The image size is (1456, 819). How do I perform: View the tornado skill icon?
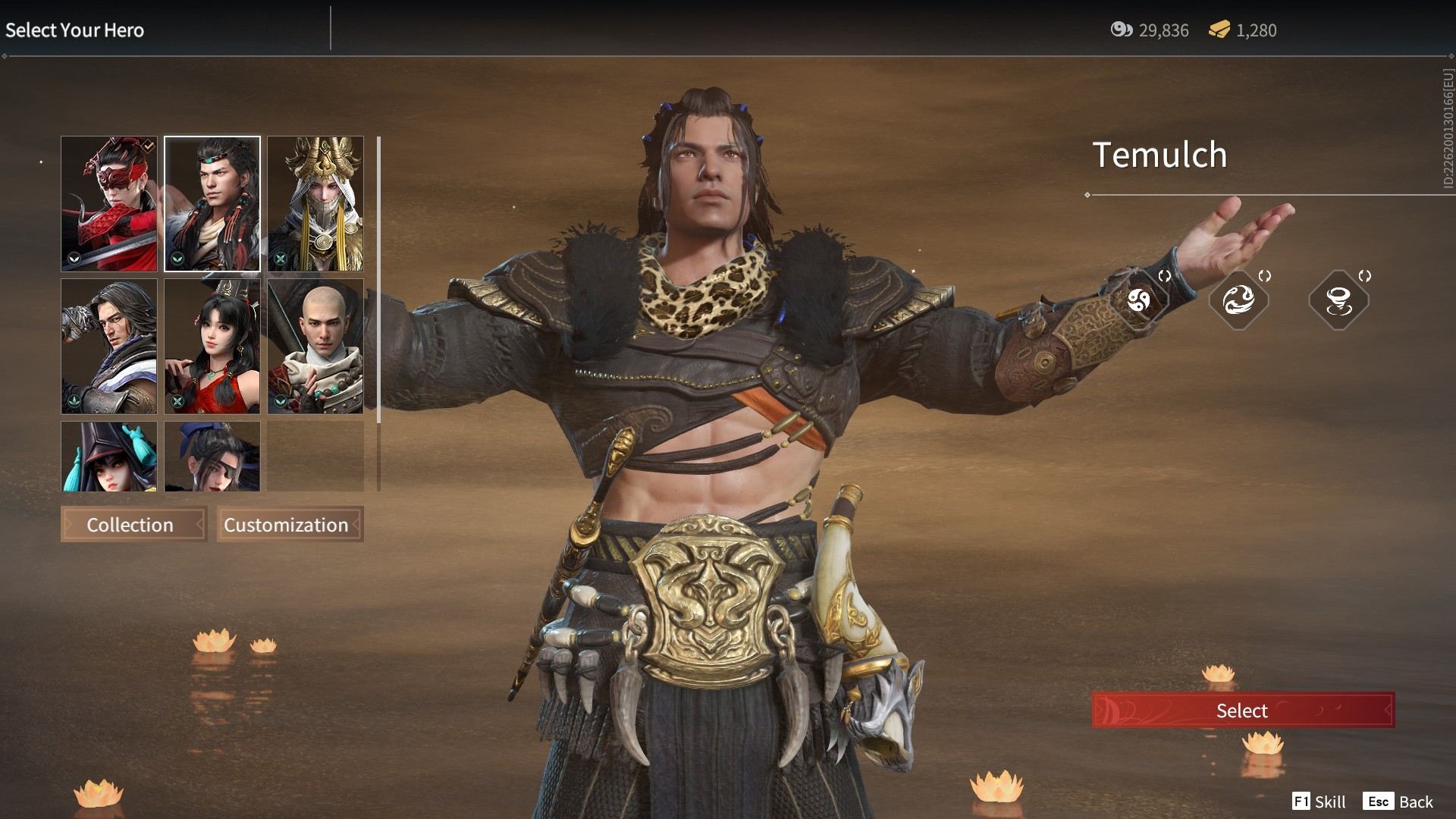tap(1338, 300)
